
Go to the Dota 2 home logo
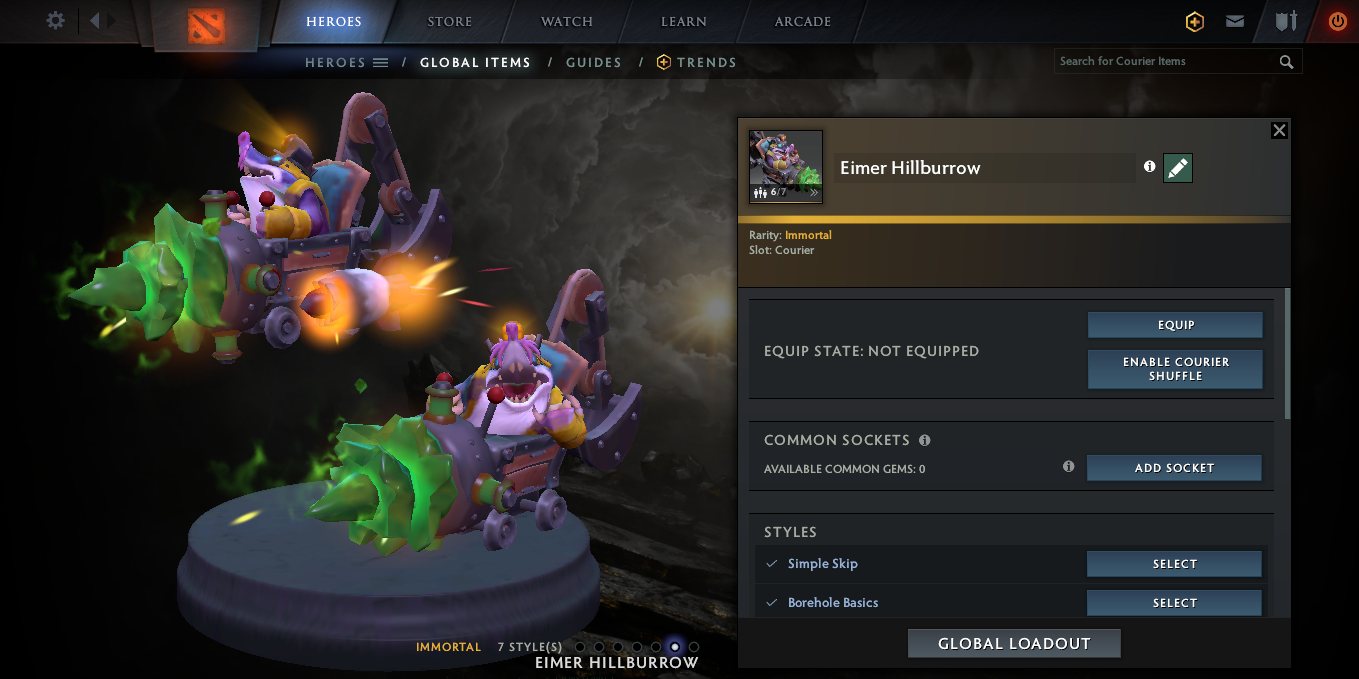[x=207, y=24]
